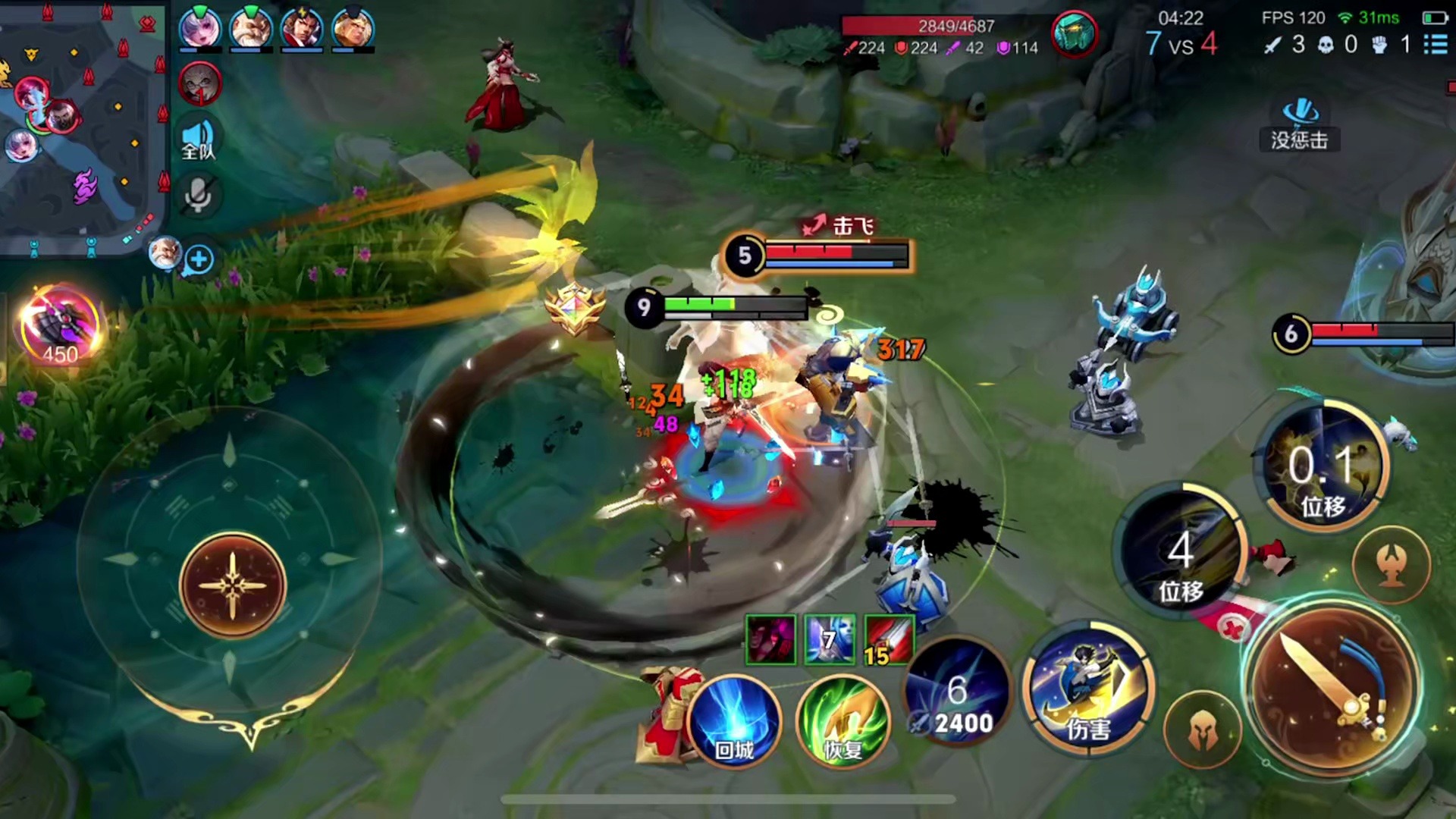Select the 15-stack red blade buff icon
Image resolution: width=1456 pixels, height=819 pixels.
point(889,640)
